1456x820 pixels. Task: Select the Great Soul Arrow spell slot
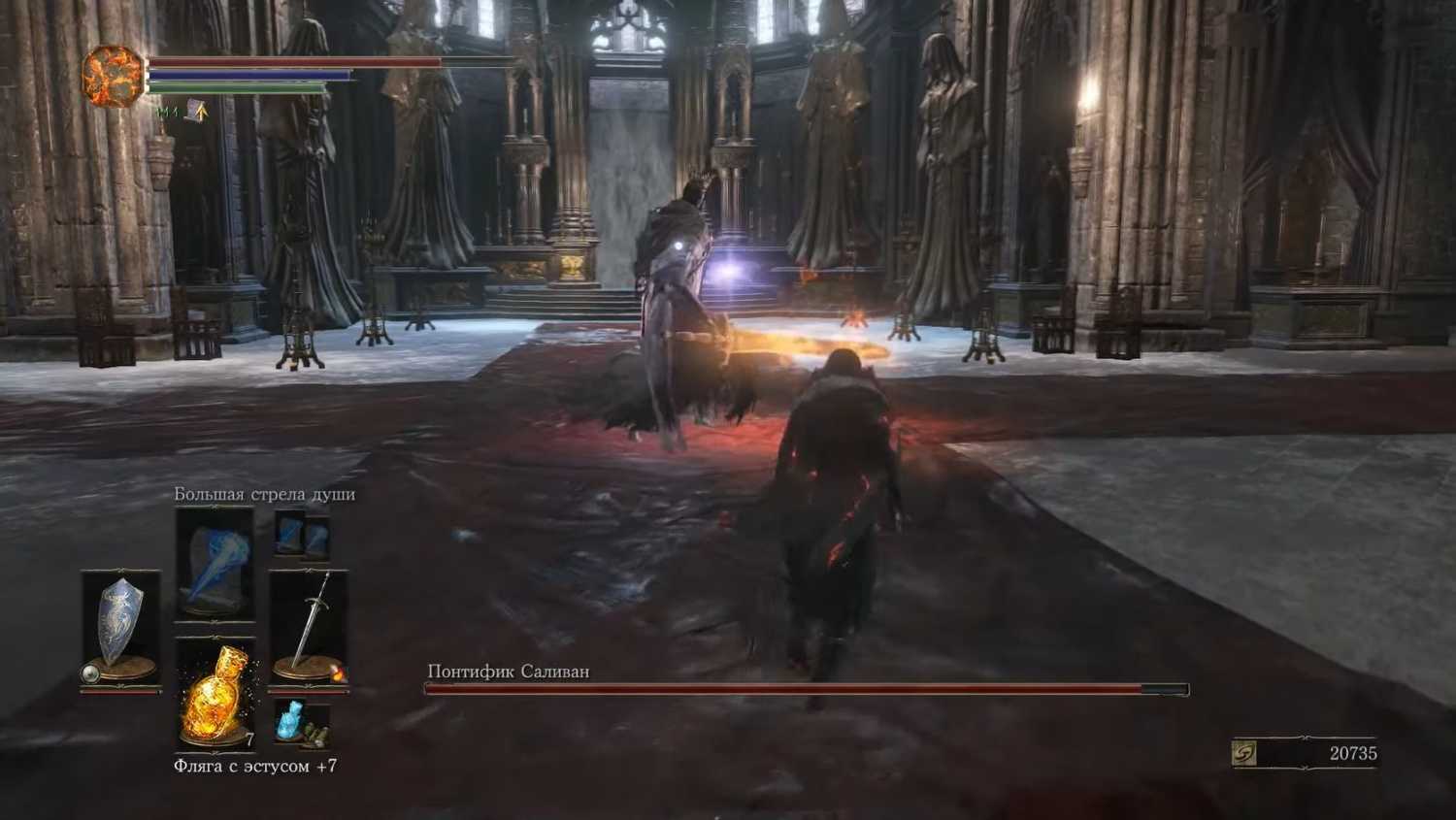click(x=215, y=563)
